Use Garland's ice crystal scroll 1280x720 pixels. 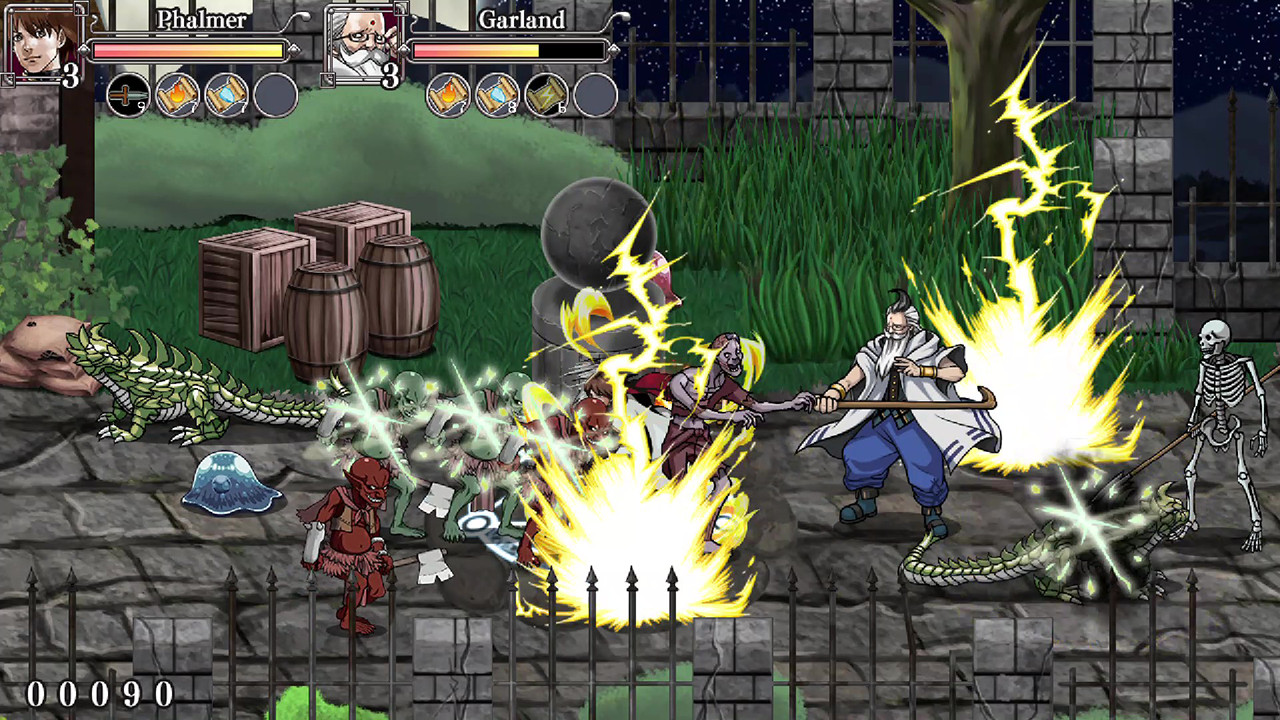pyautogui.click(x=497, y=96)
